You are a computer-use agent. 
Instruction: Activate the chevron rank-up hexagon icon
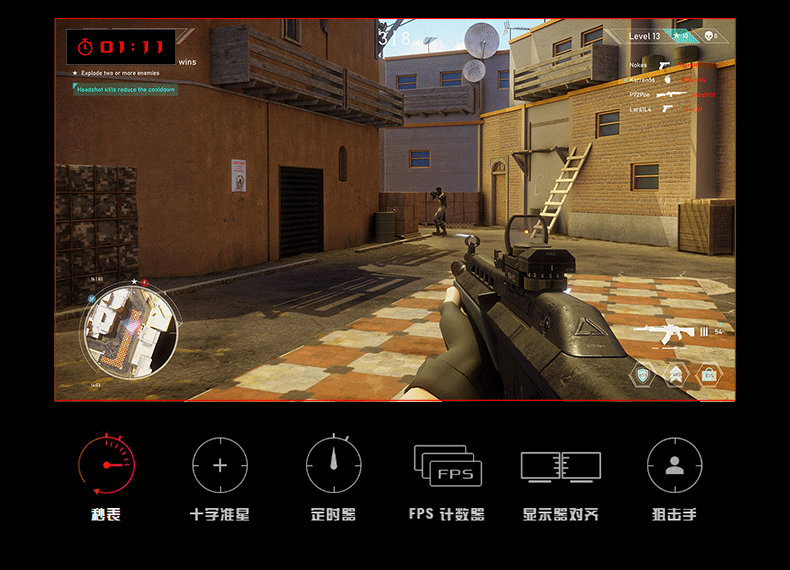point(676,375)
